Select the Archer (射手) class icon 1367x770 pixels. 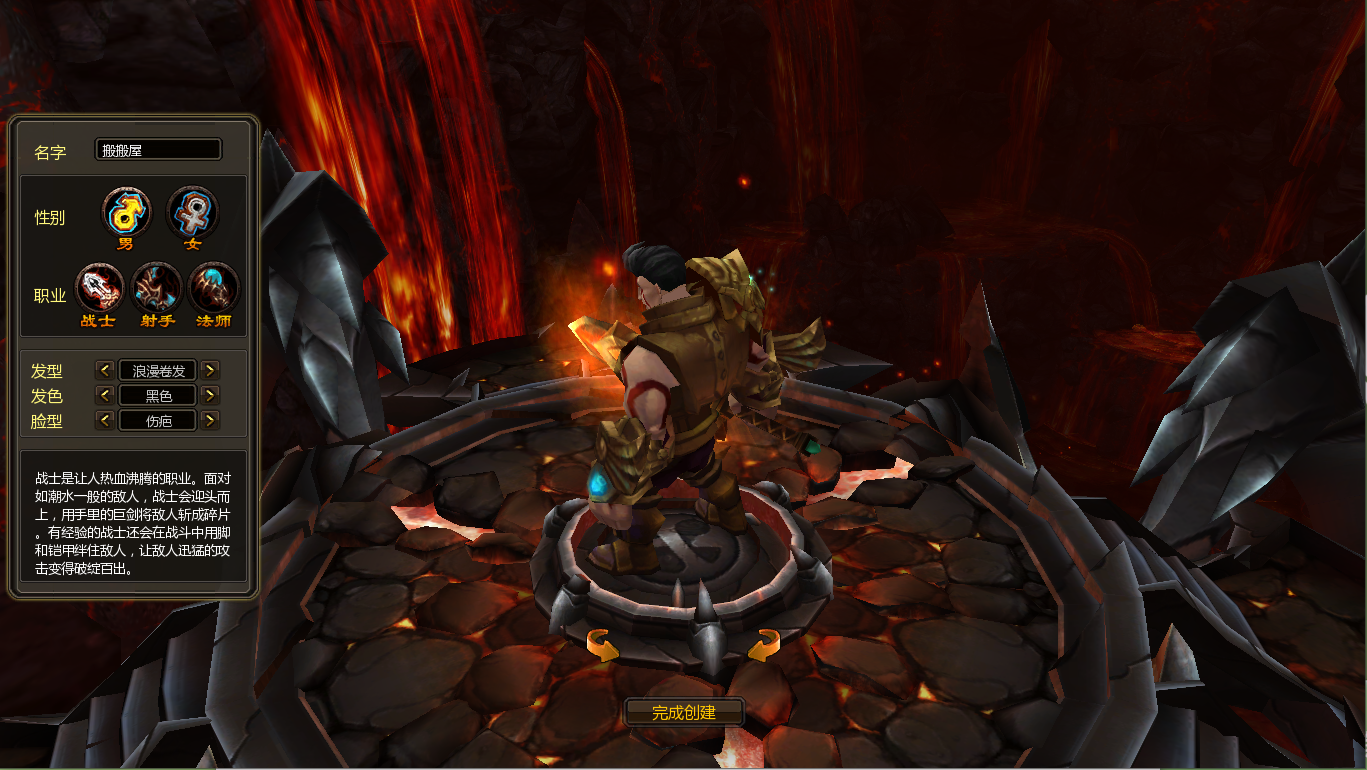(157, 288)
